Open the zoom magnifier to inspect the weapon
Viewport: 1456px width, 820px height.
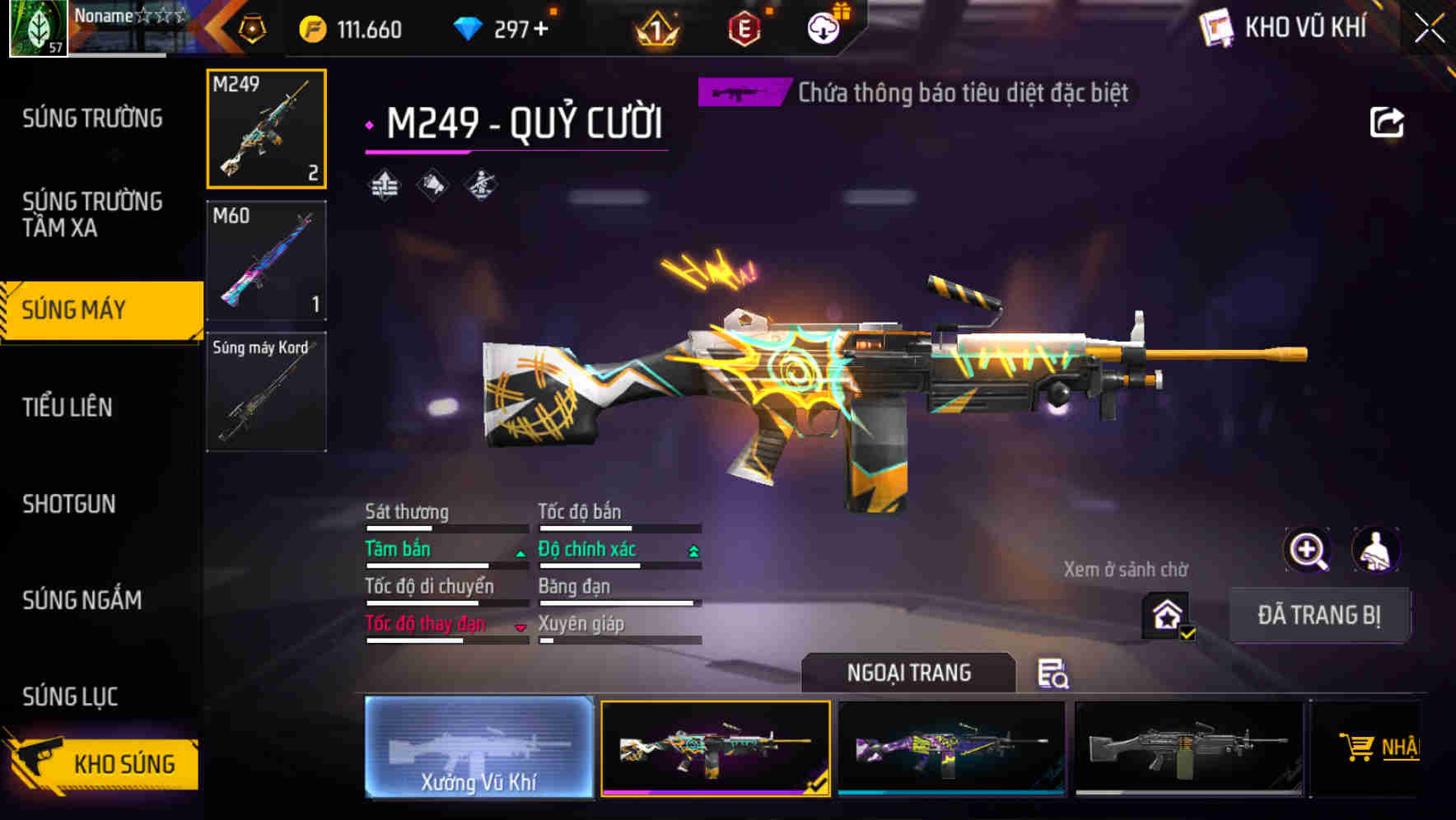[1307, 550]
